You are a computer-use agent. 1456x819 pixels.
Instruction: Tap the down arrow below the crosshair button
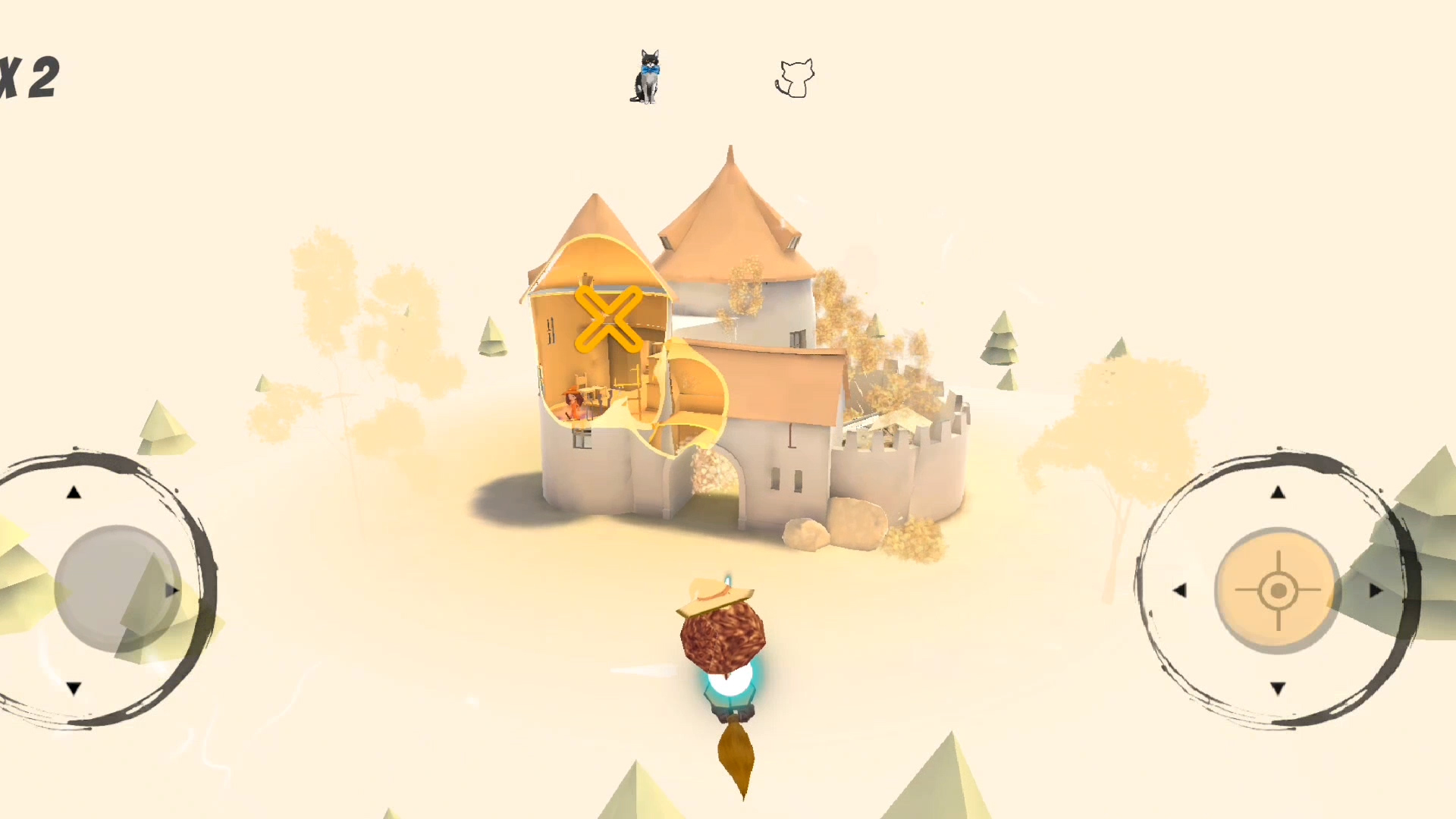click(1278, 689)
